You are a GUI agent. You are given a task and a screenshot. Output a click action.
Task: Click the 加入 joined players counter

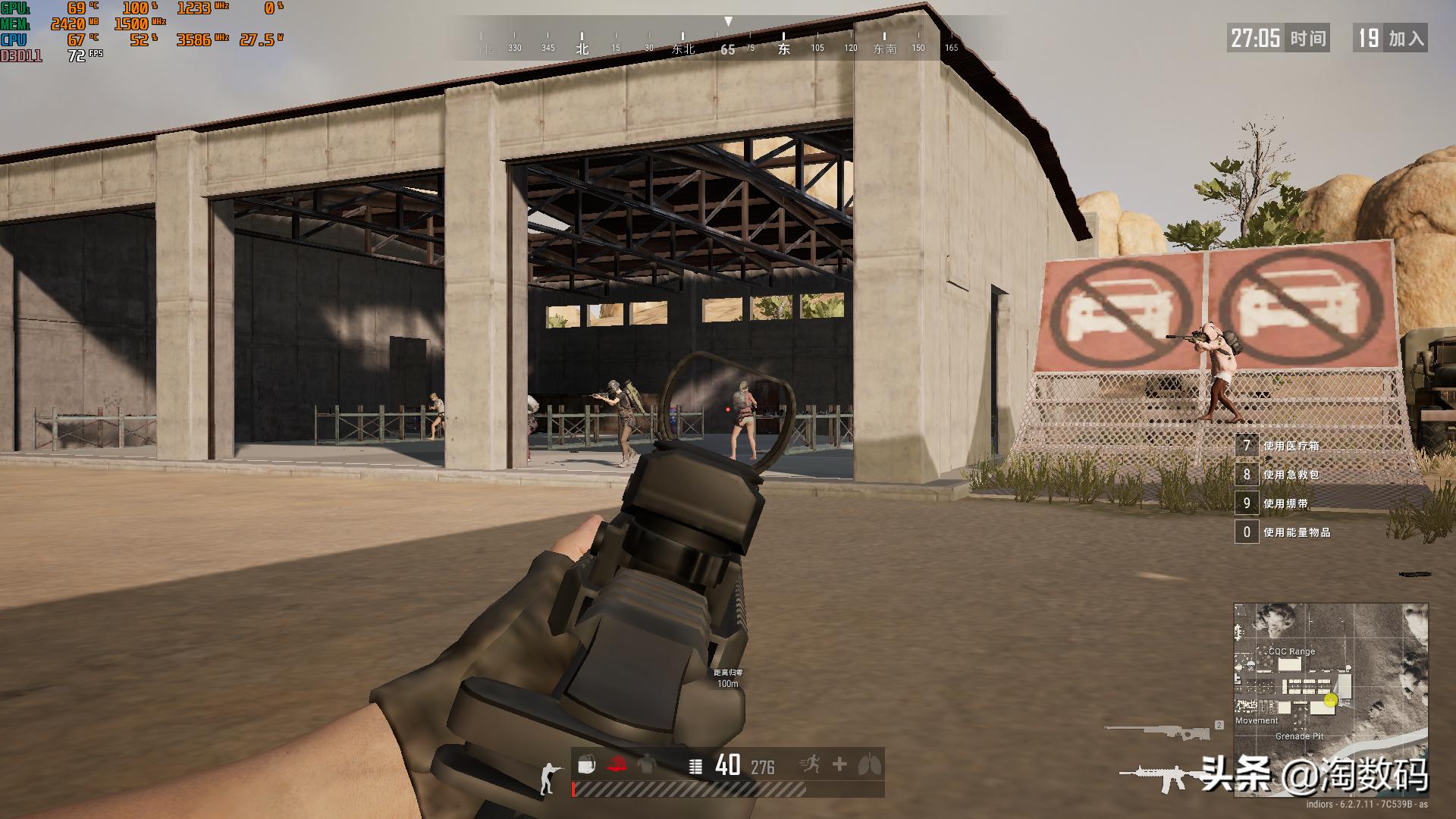[x=1390, y=38]
